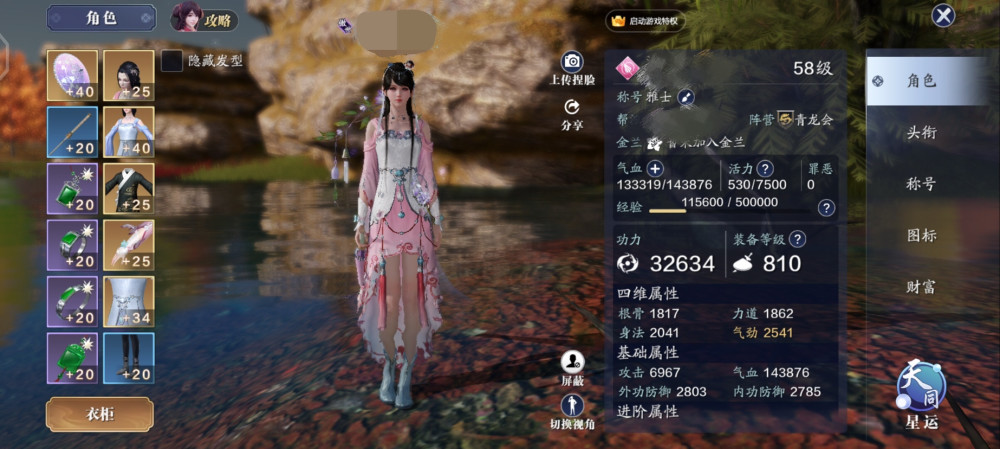Open the 财富 wealth tab
Viewport: 1000px width, 449px height.
tap(920, 287)
